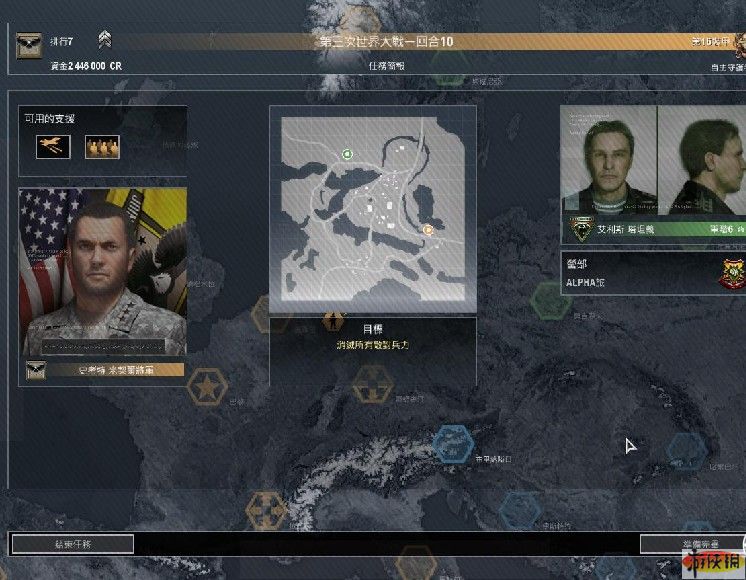Viewport: 746px width, 580px height.
Task: Click the enemy faction emblem below the portraits
Action: pos(582,229)
